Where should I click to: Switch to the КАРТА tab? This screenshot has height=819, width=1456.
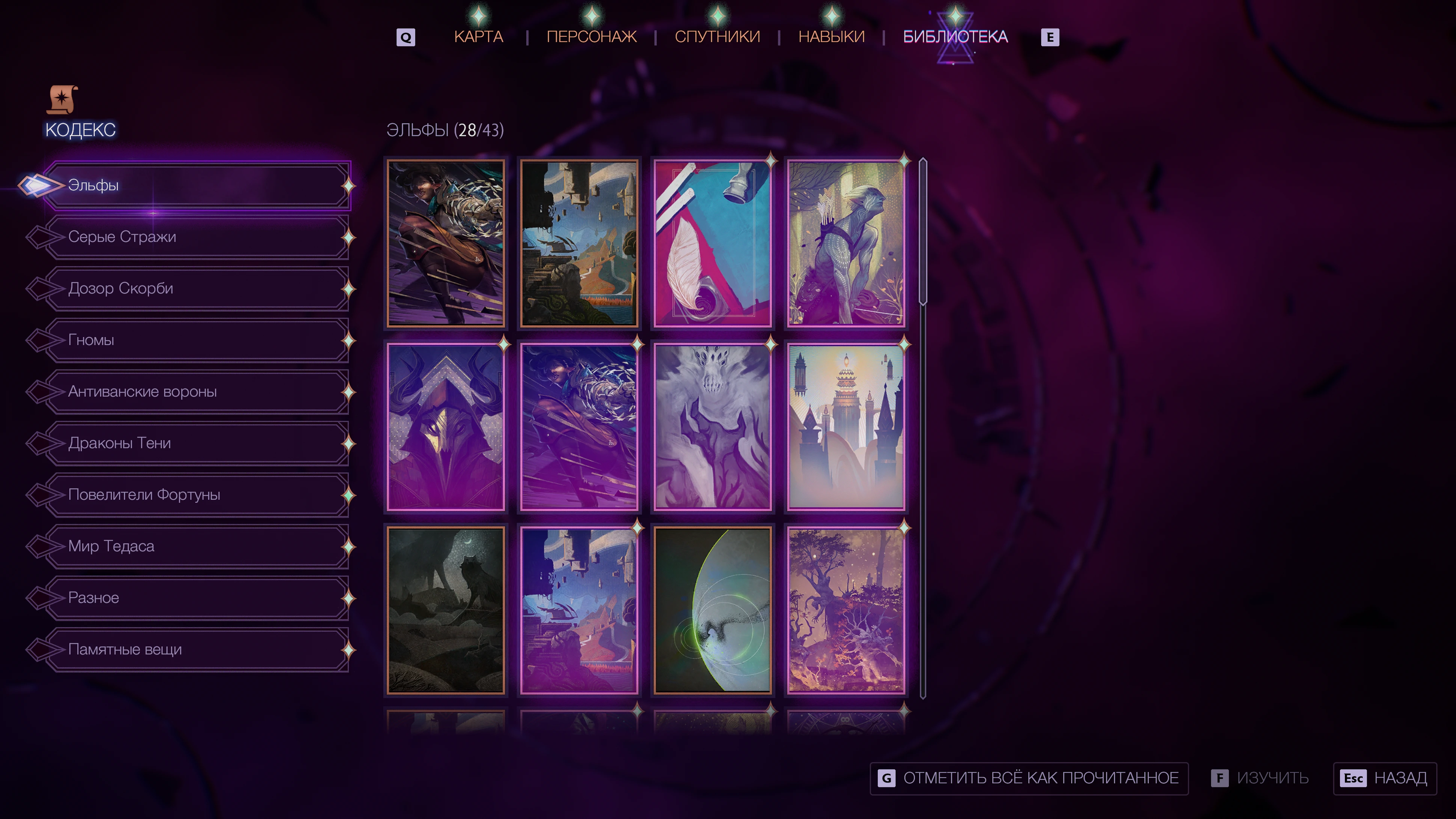click(x=478, y=37)
